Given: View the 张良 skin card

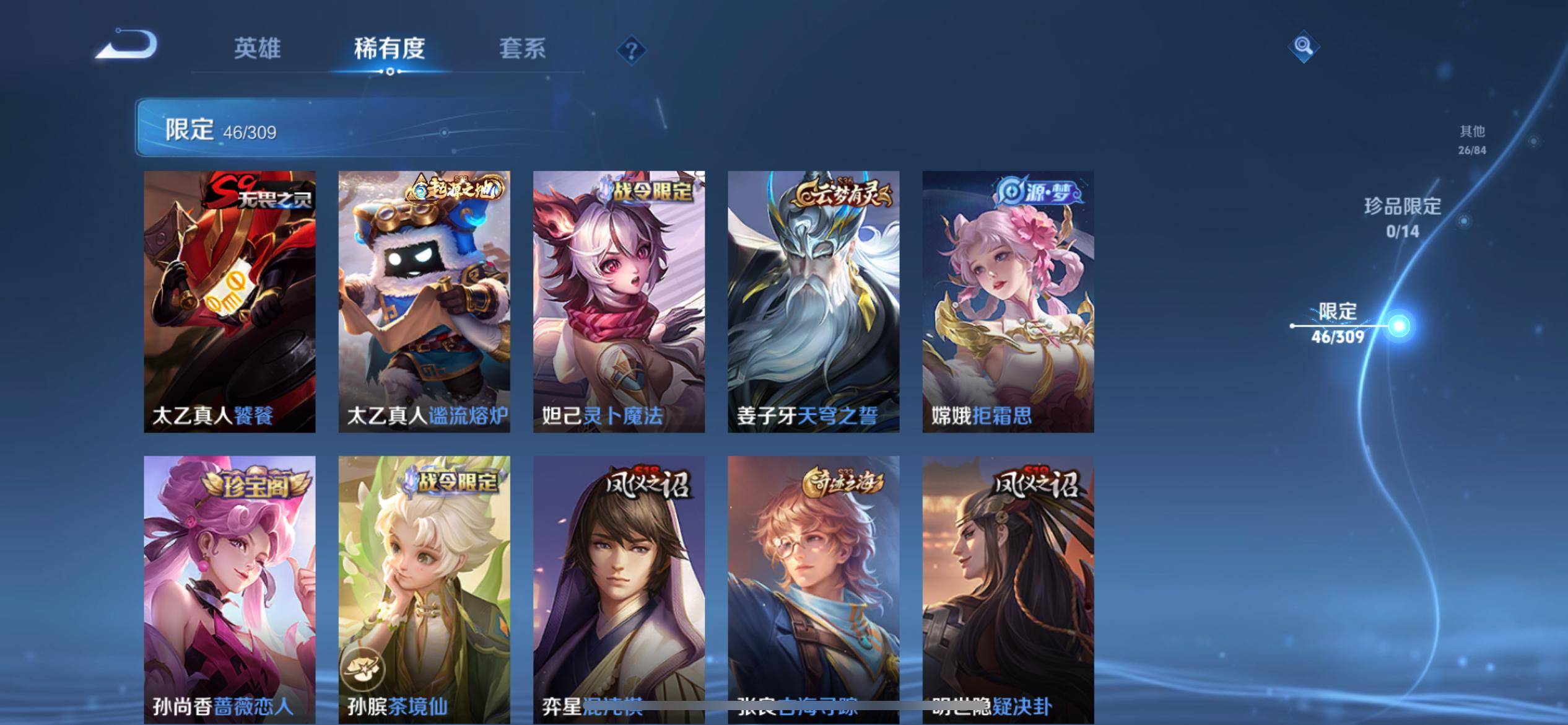Looking at the screenshot, I should (813, 589).
